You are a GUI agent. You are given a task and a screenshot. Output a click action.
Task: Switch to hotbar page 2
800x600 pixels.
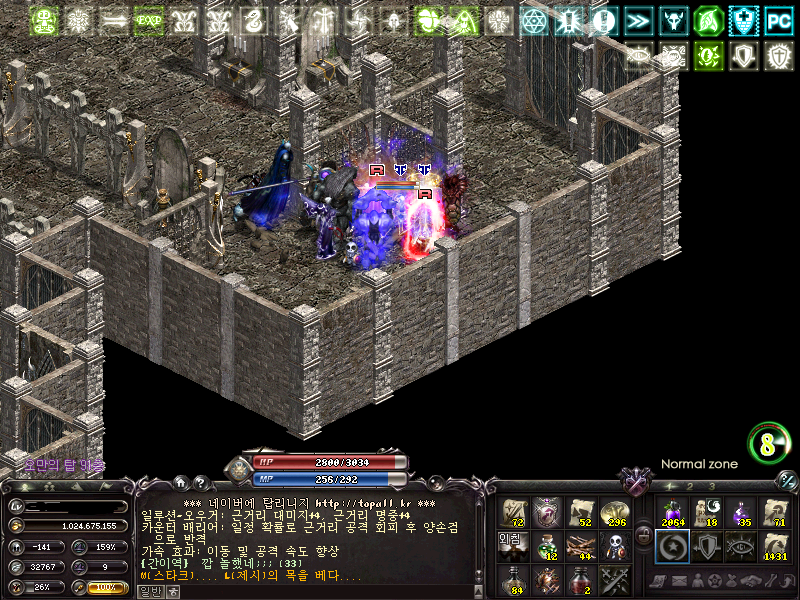pos(689,486)
